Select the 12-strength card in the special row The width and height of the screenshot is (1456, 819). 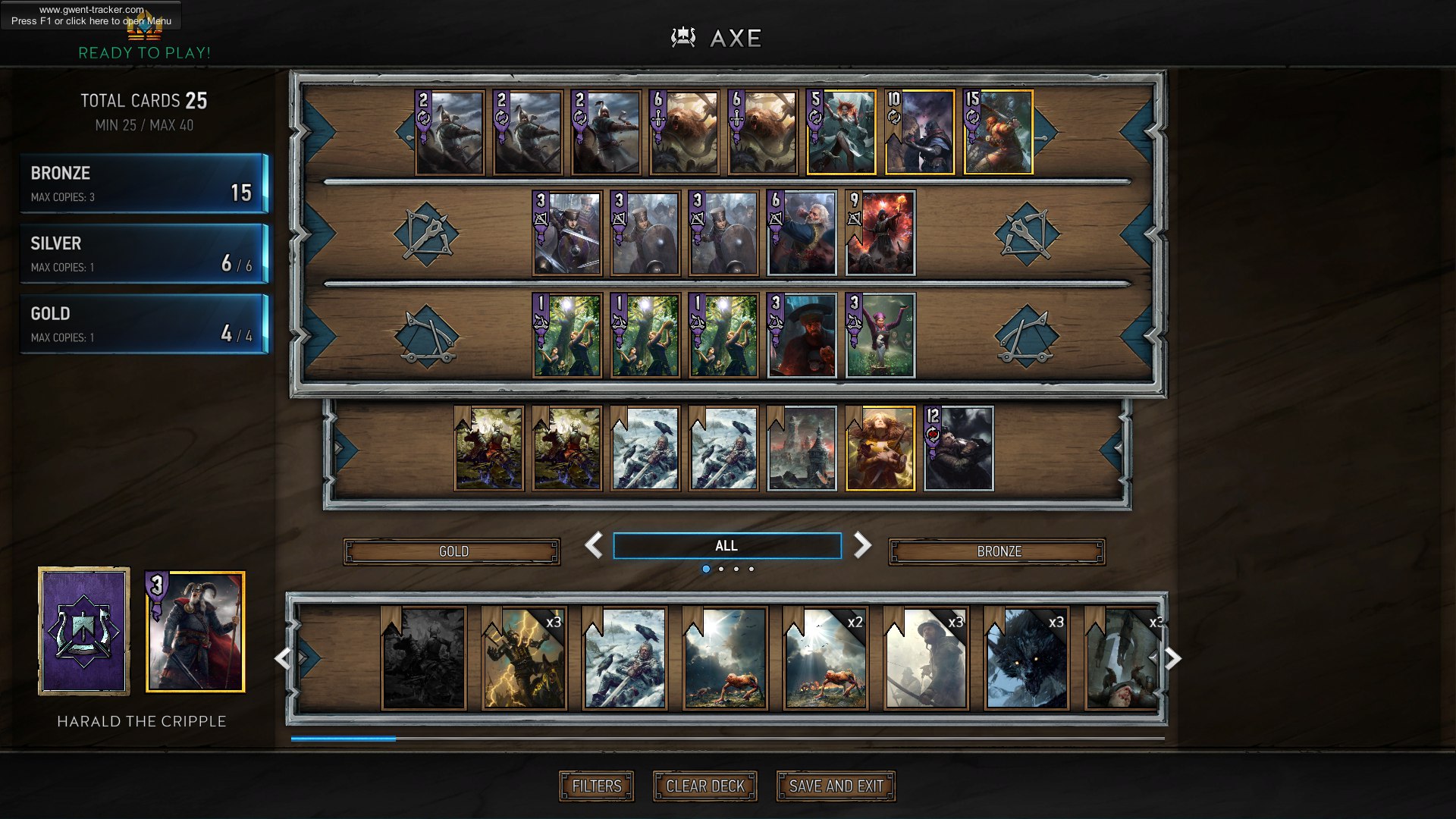(959, 449)
